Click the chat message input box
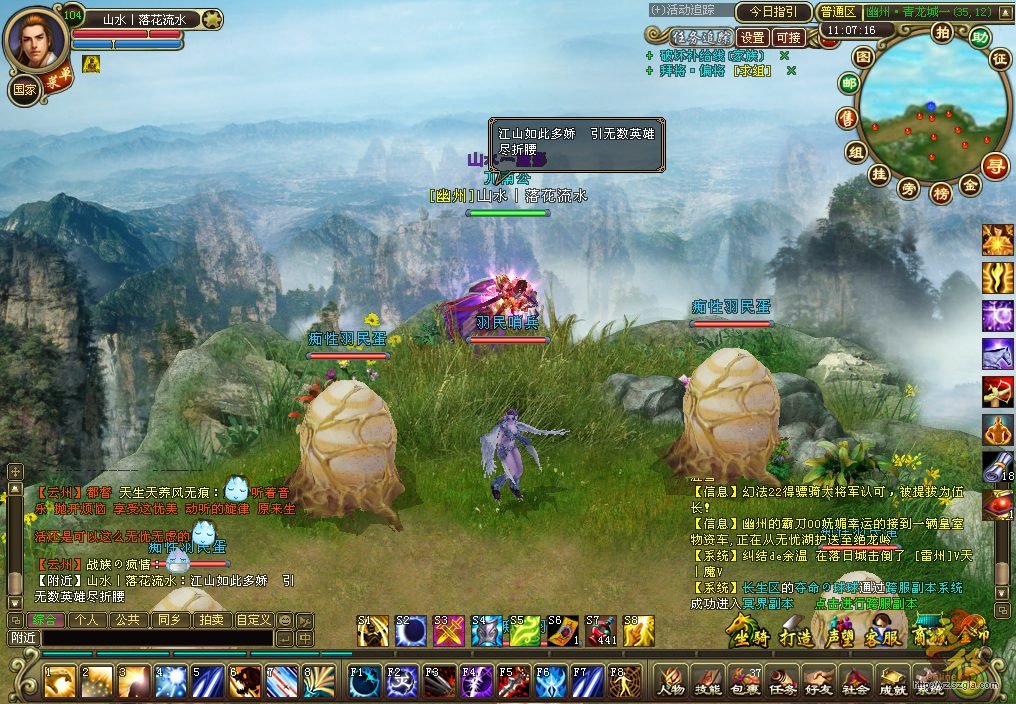Viewport: 1016px width, 704px height. (x=155, y=637)
